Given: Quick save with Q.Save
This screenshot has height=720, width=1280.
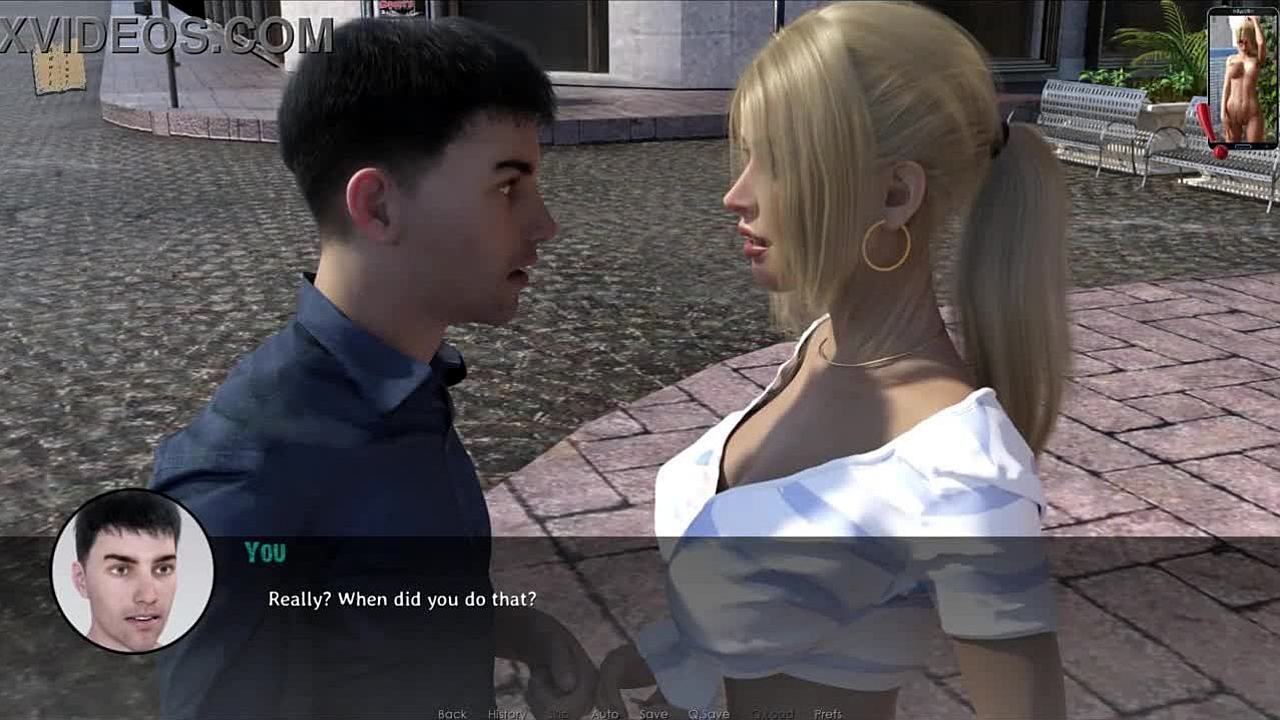Looking at the screenshot, I should [708, 714].
